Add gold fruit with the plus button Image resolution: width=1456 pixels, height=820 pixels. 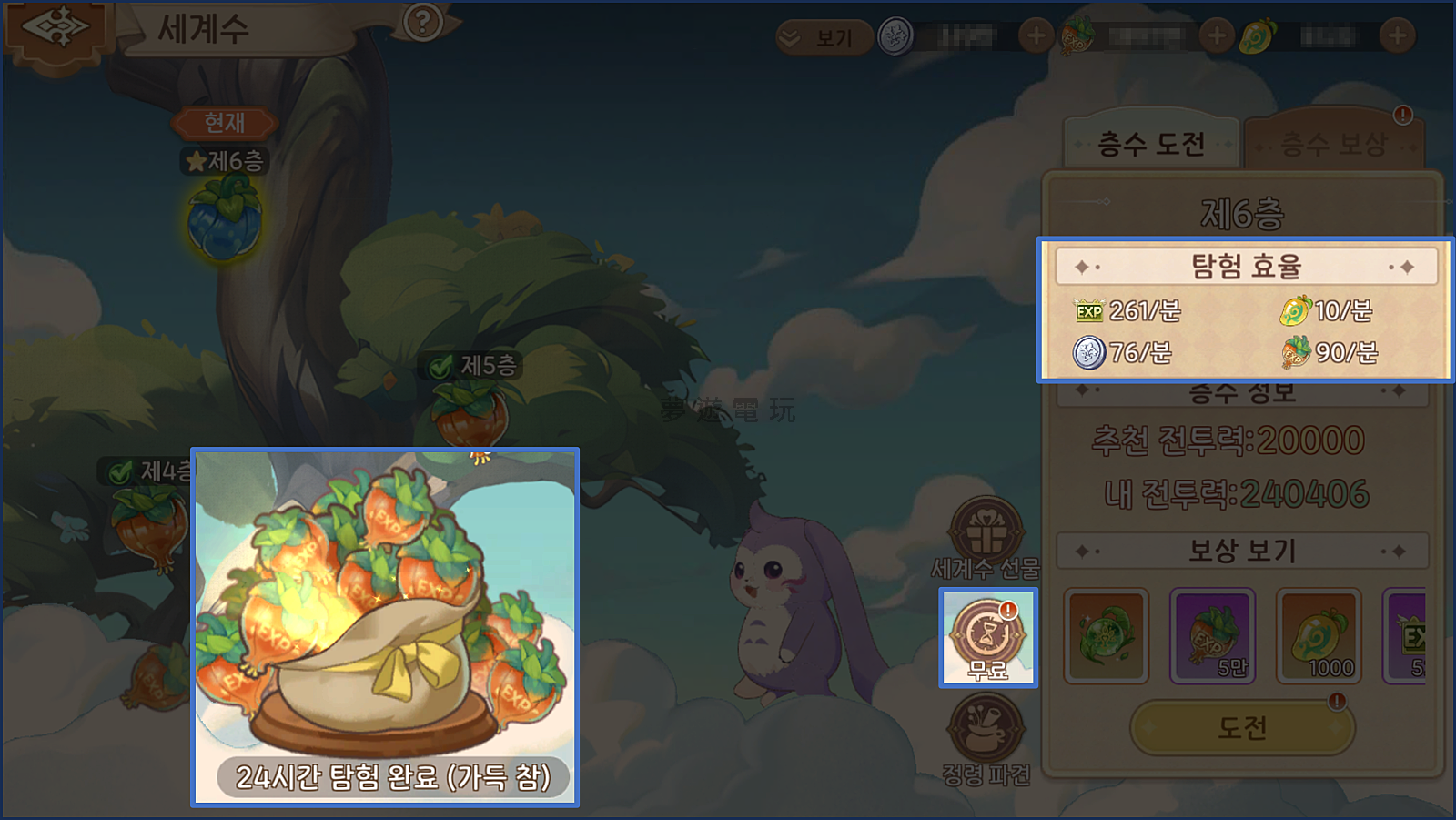tap(1397, 36)
